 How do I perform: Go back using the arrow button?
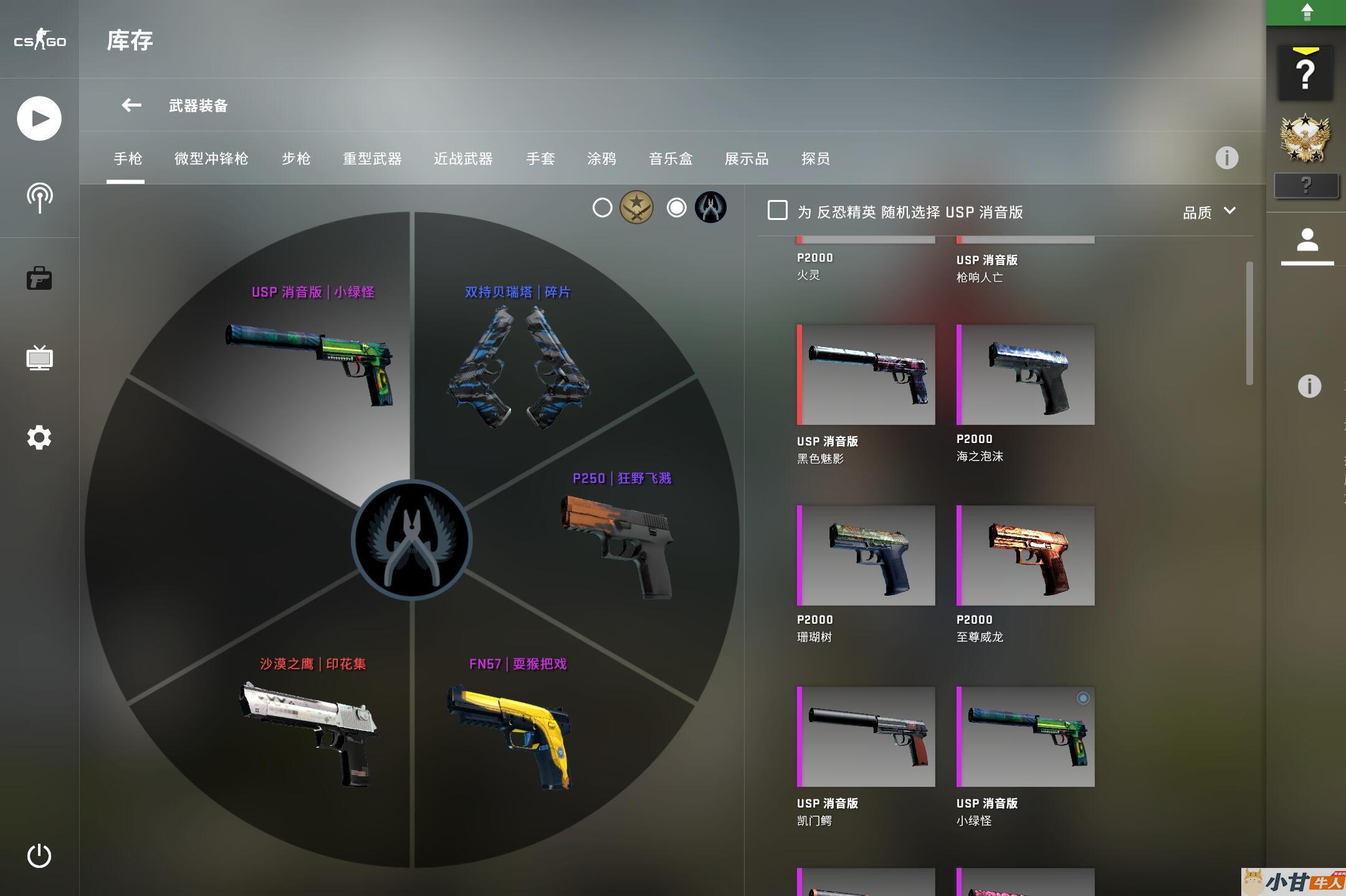(x=131, y=105)
